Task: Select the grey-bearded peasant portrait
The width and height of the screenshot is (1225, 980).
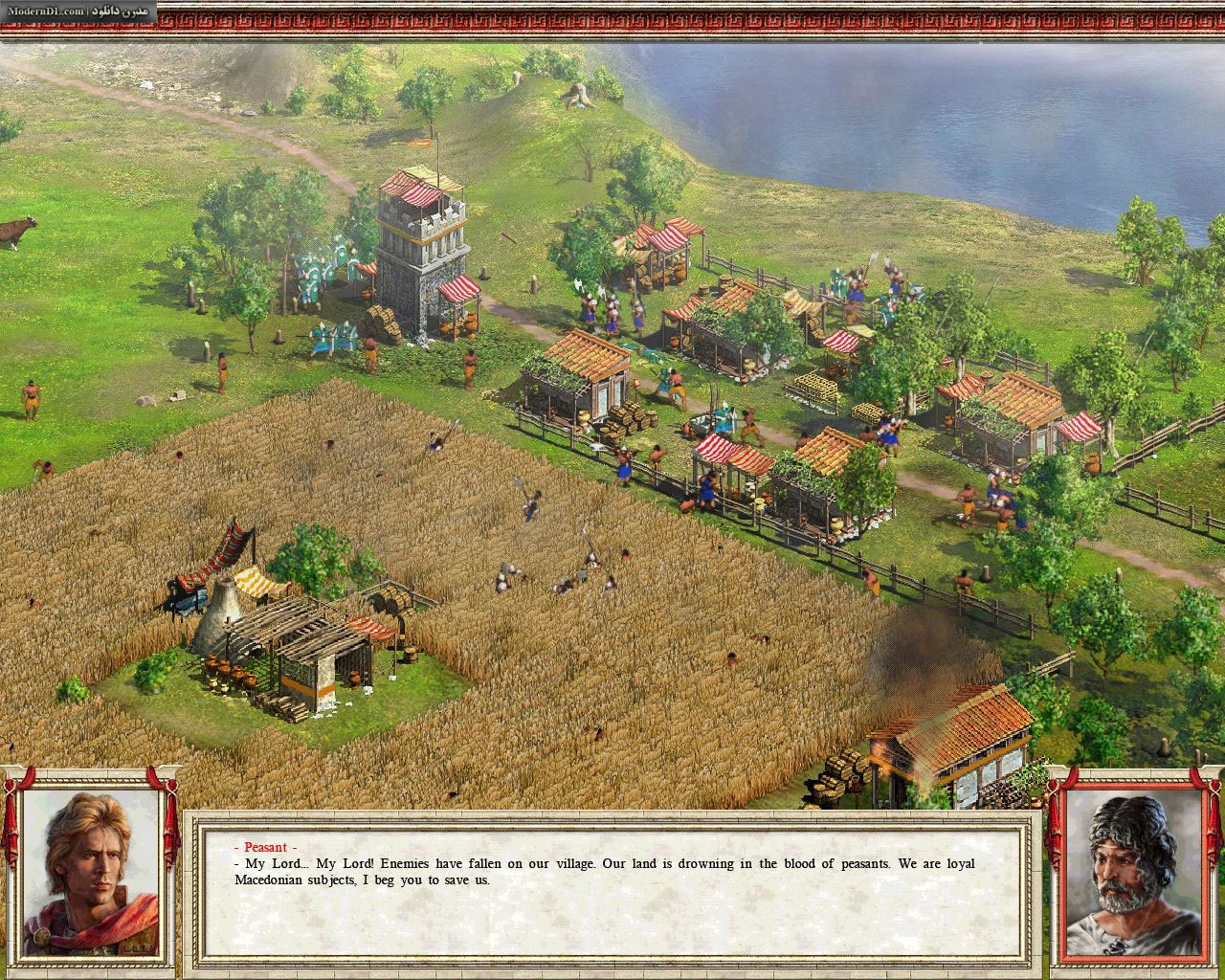Action: click(1134, 874)
